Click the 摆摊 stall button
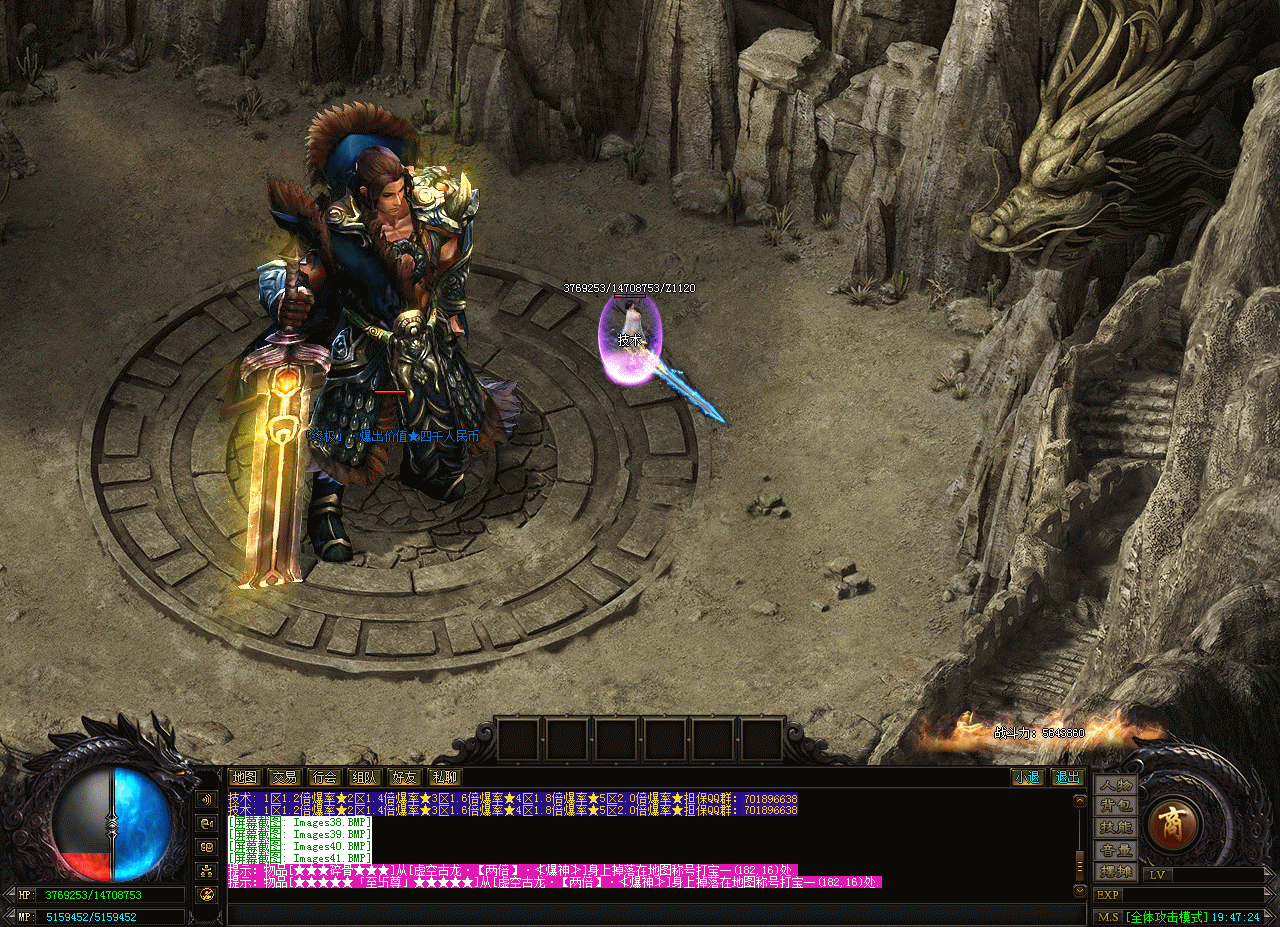This screenshot has width=1280, height=927. pos(1116,871)
